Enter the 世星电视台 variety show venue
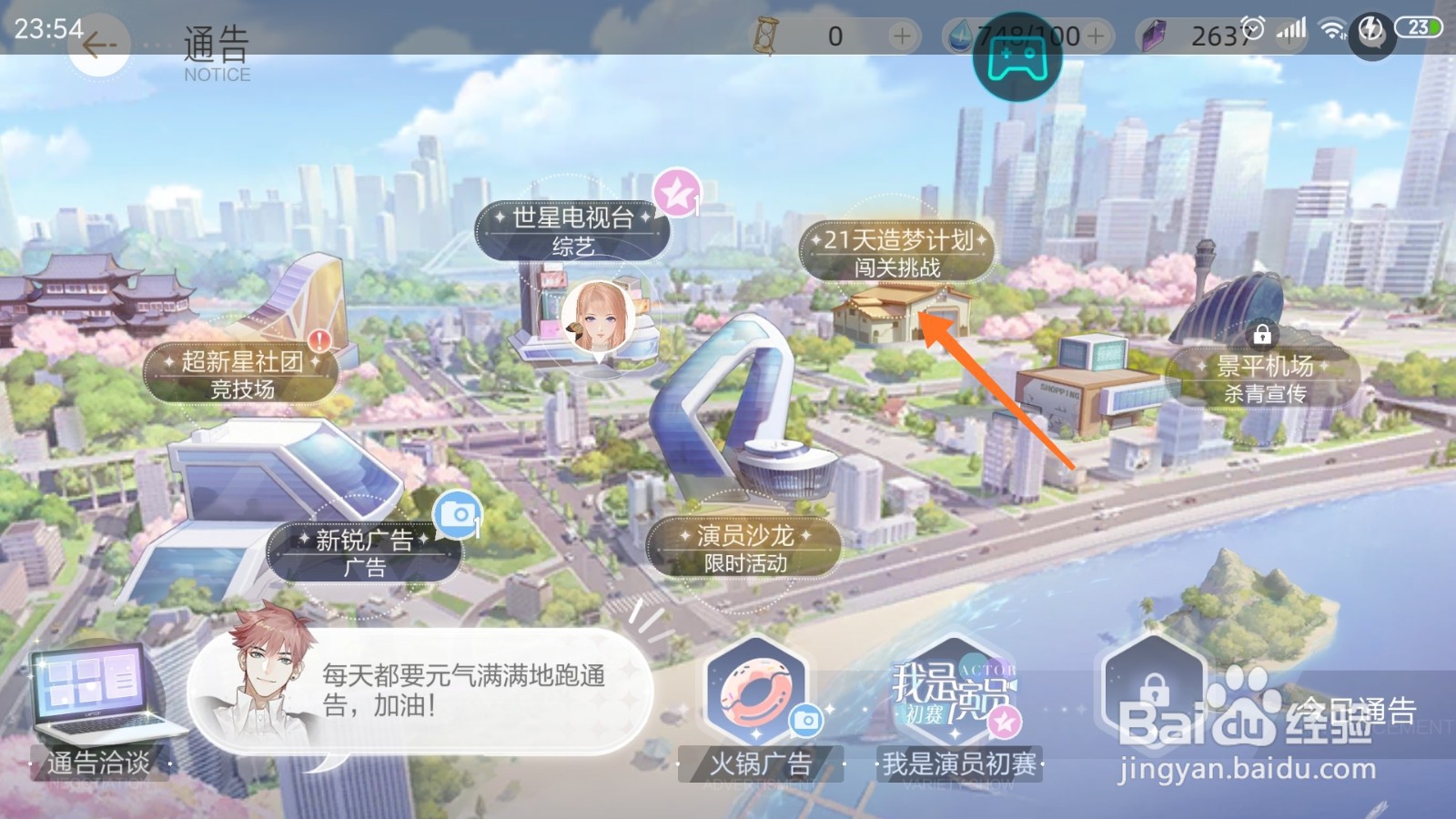Screen dimensions: 1456x819 click(x=571, y=230)
